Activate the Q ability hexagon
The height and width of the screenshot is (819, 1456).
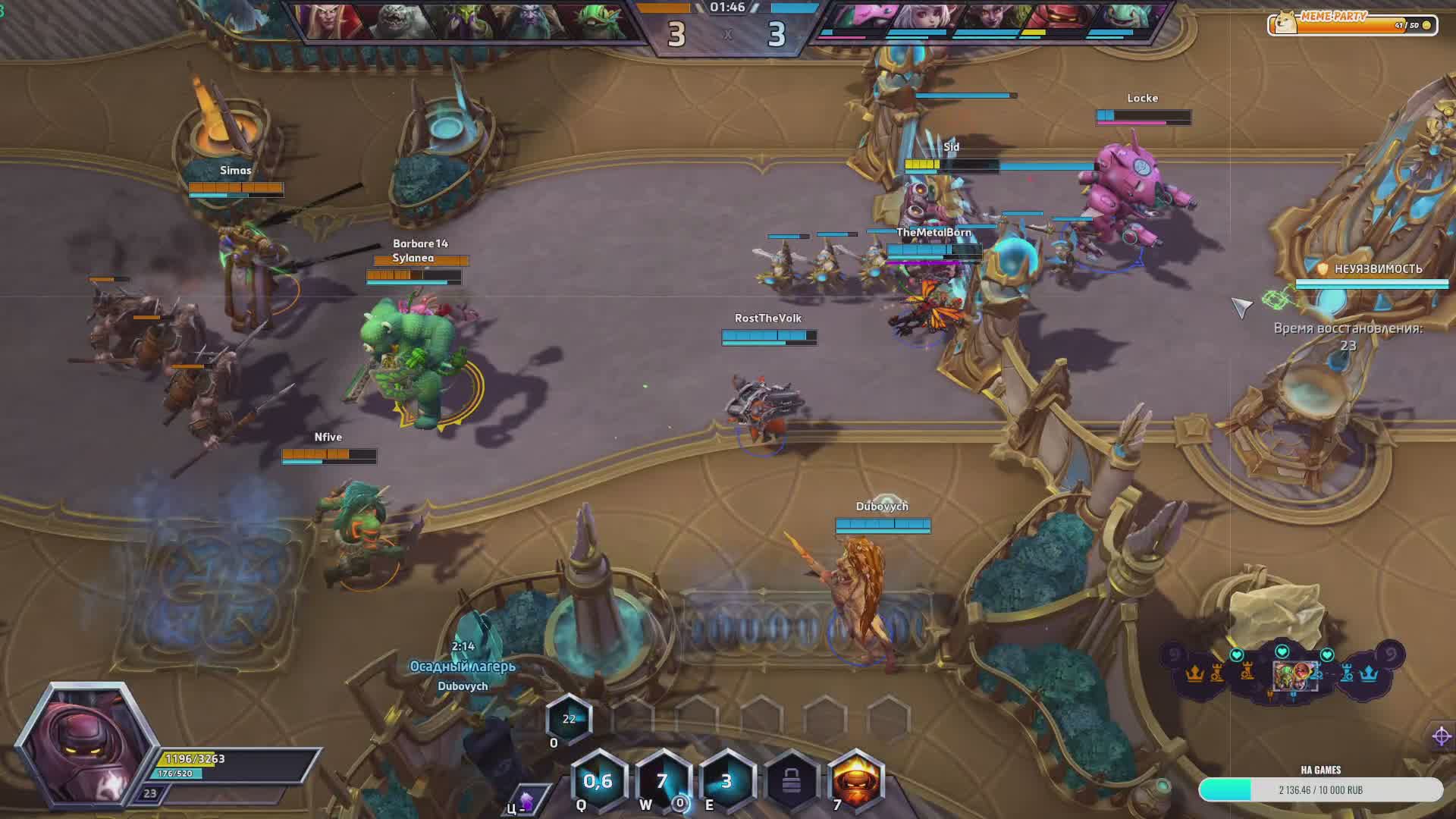[x=598, y=781]
